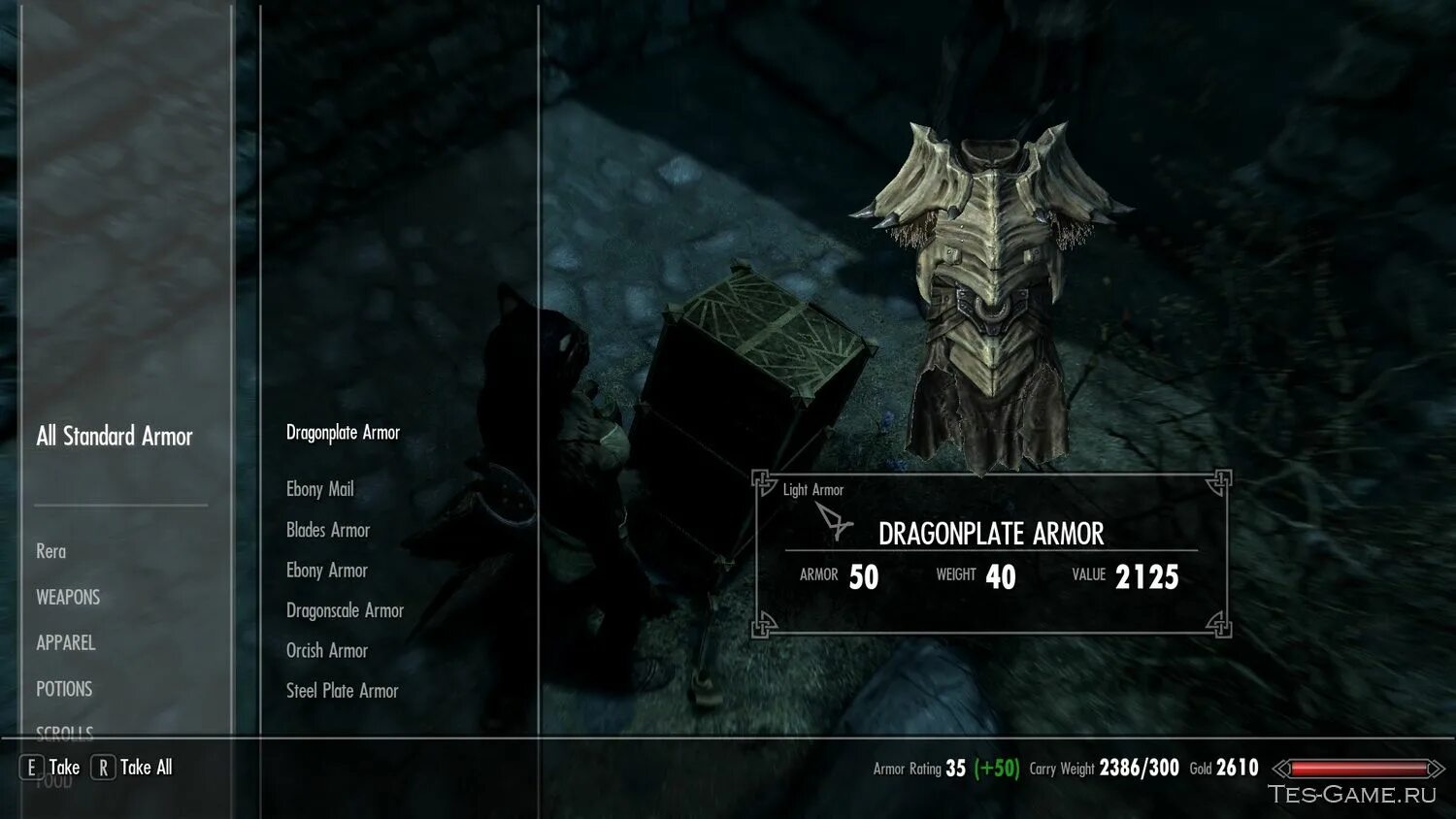Click the Take button
Screen dimensions: 1456x819
click(50, 768)
